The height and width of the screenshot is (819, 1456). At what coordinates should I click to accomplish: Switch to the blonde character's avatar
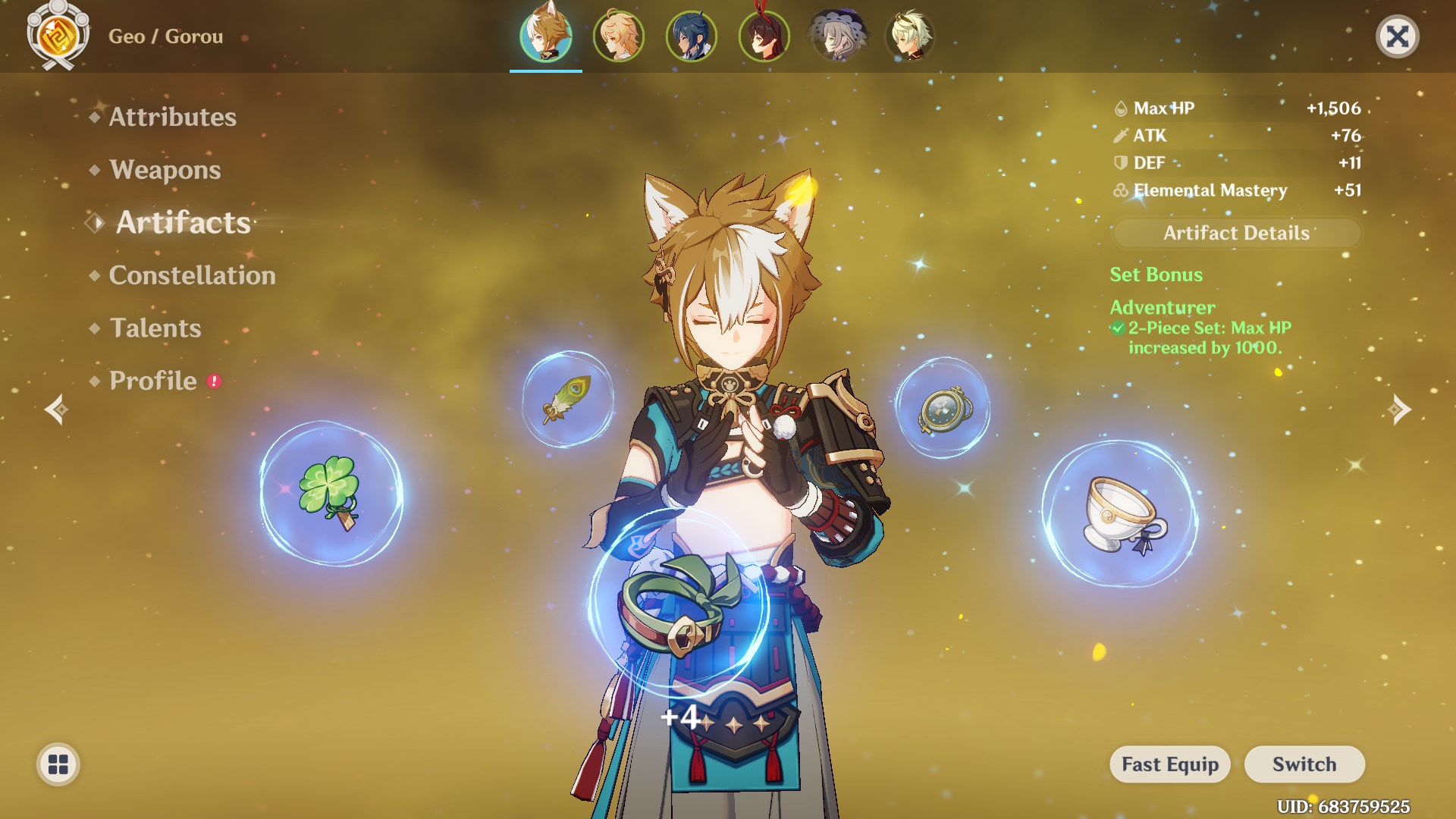(619, 35)
